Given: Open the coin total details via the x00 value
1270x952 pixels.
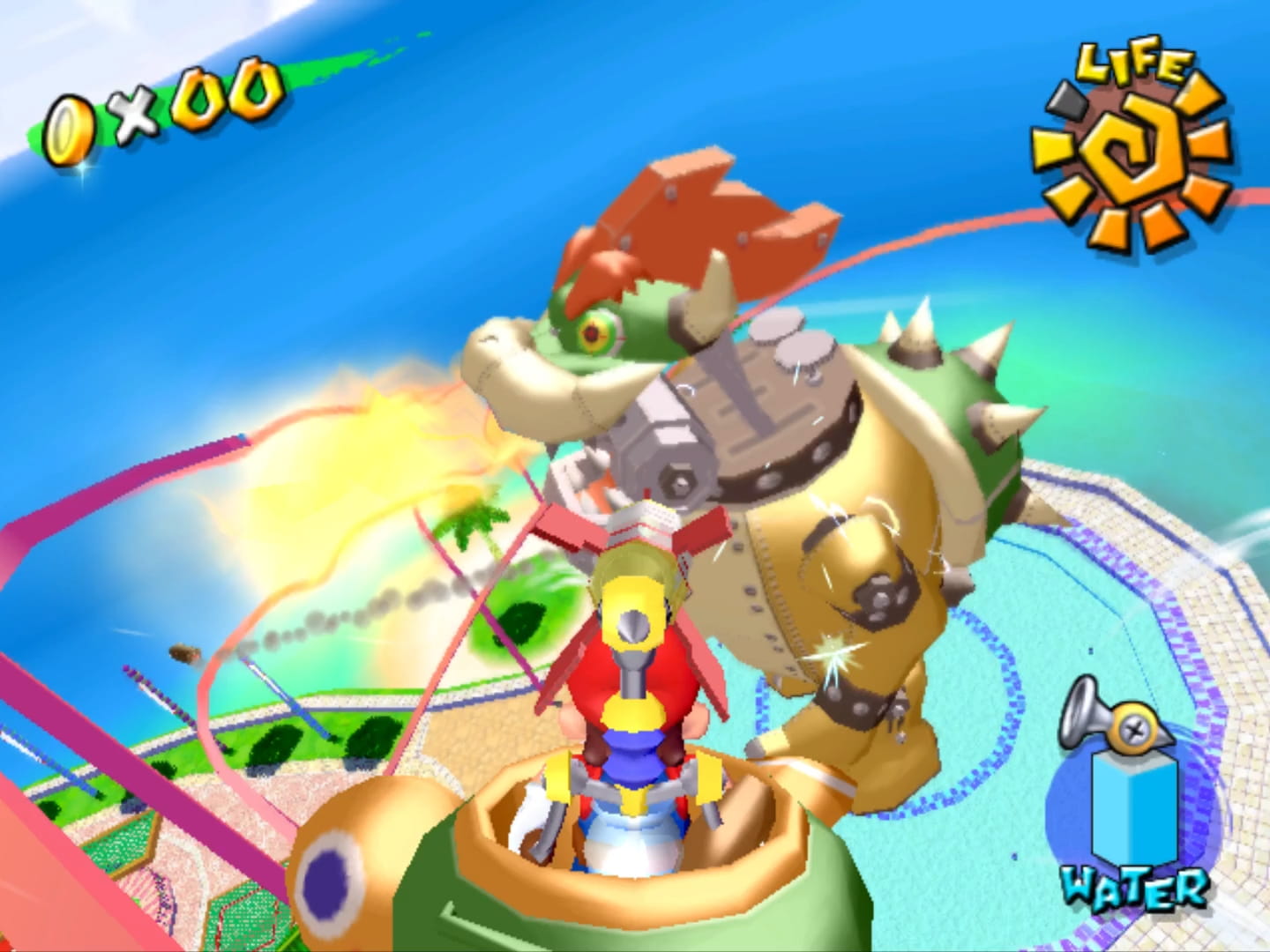Looking at the screenshot, I should [203, 97].
